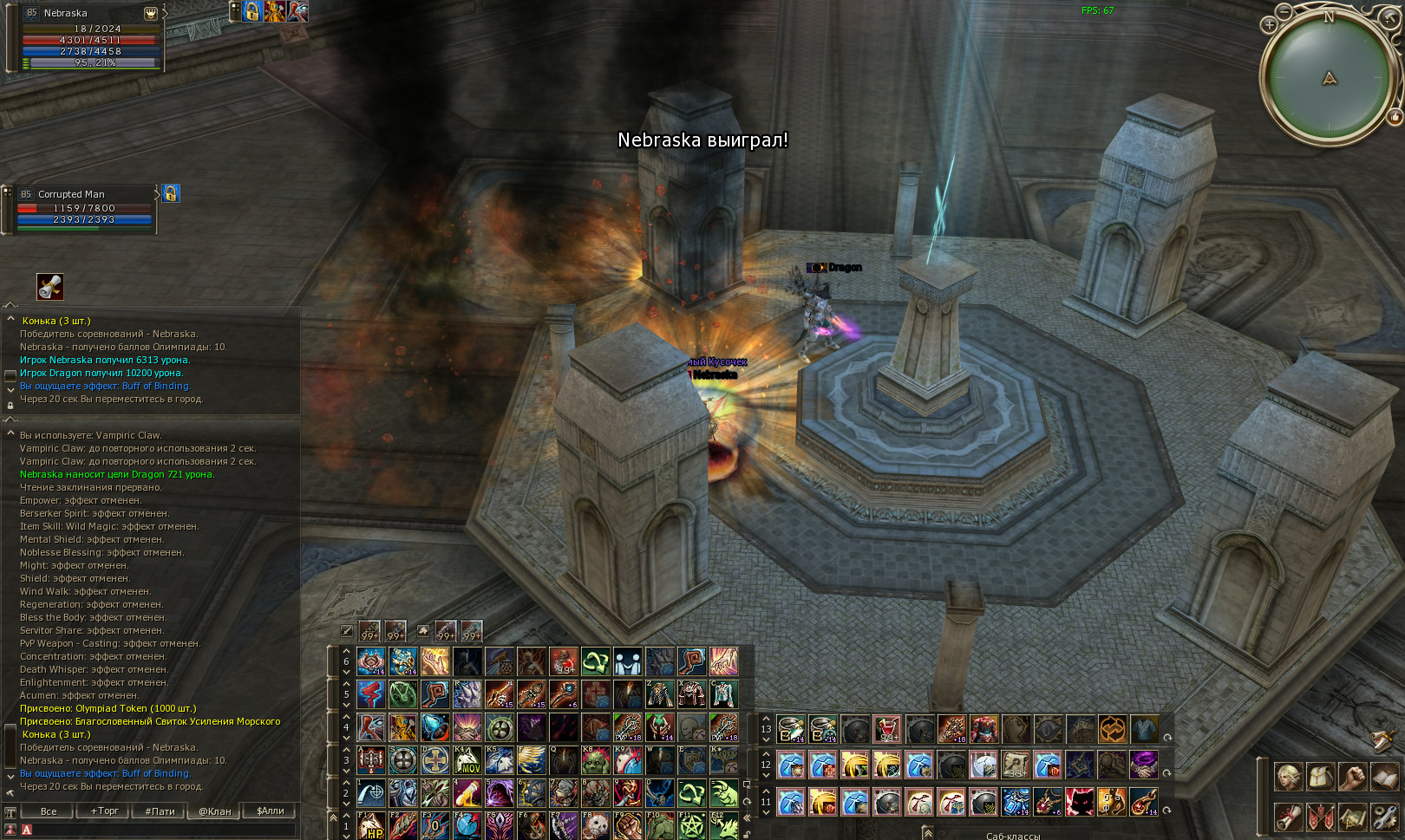Viewport: 1405px width, 840px height.
Task: Open the $Алли alliance chat tab
Action: pyautogui.click(x=270, y=811)
